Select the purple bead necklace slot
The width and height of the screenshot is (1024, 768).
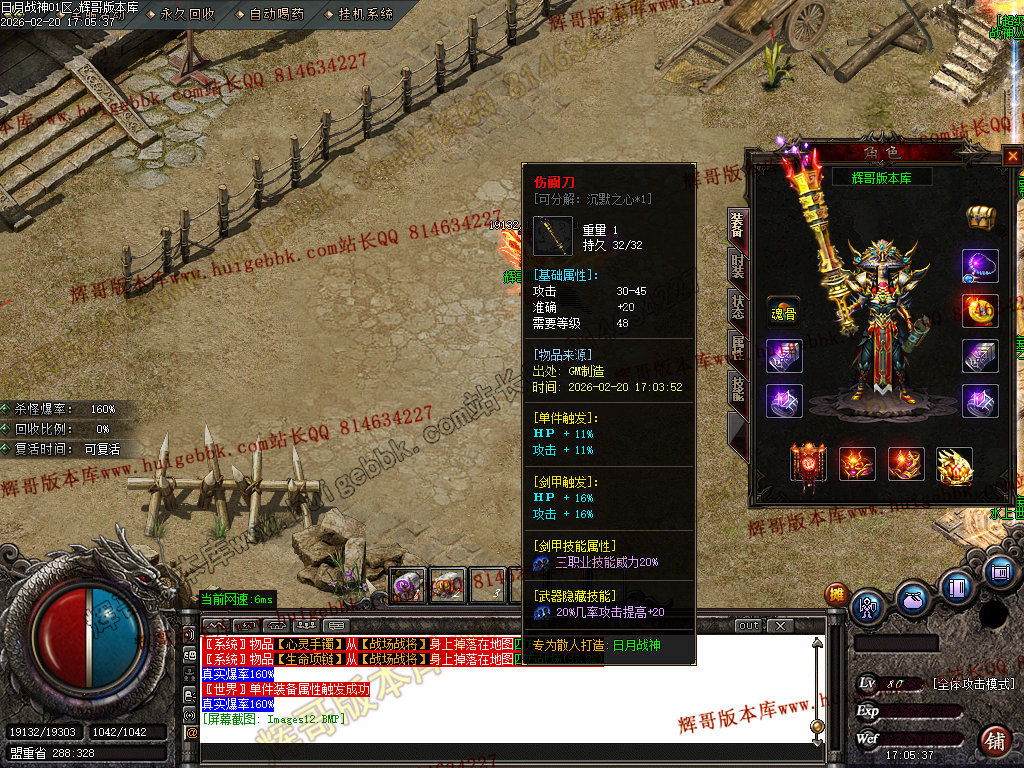[980, 266]
